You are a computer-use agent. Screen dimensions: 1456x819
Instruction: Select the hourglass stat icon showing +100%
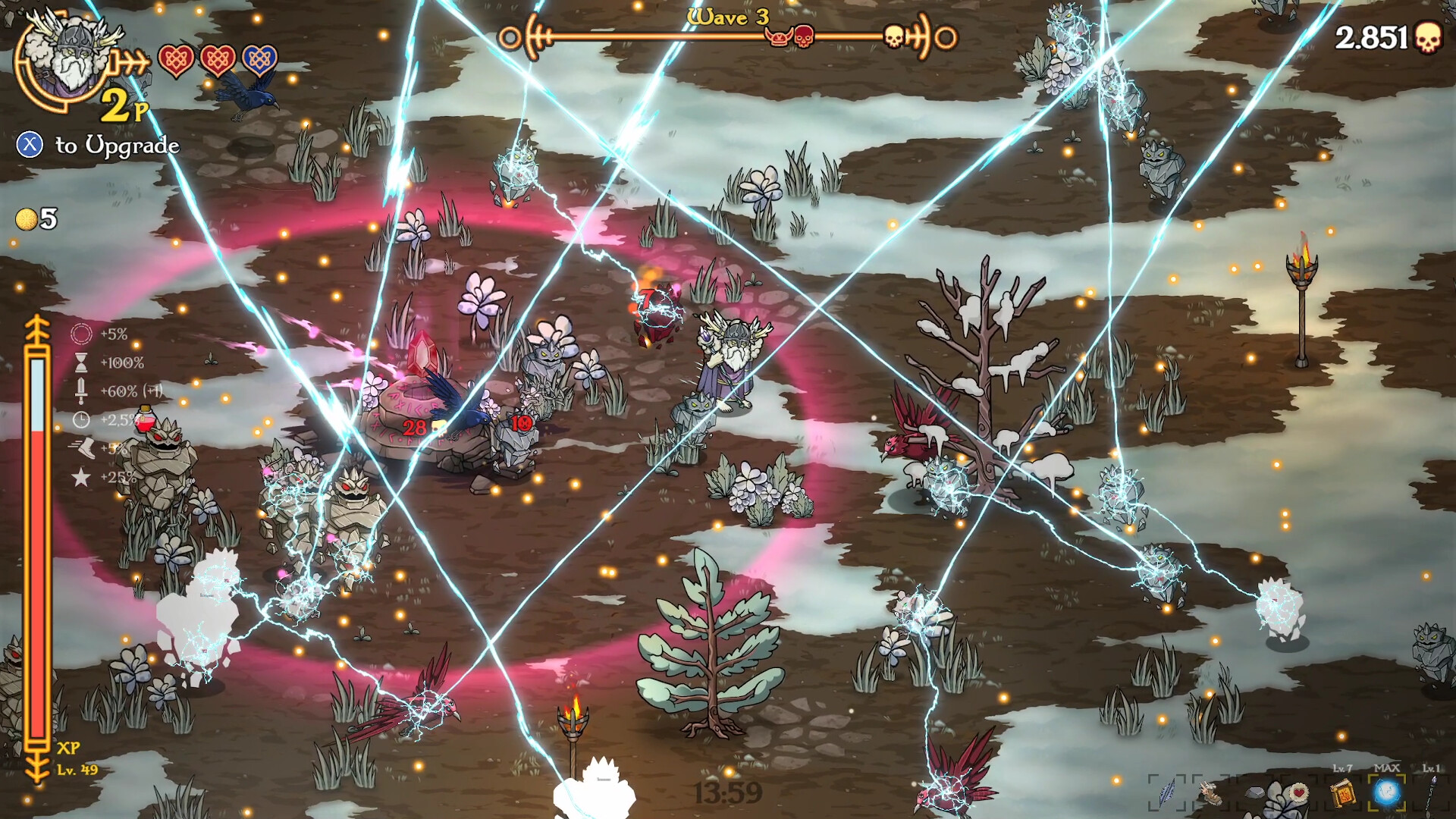point(81,362)
